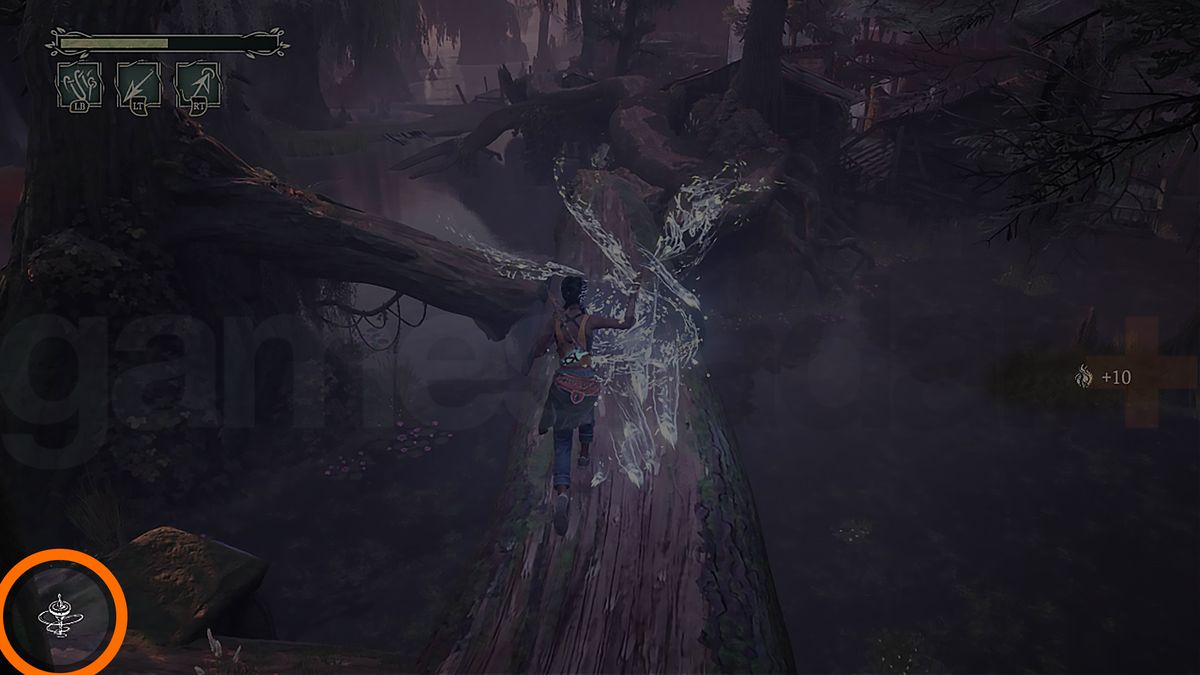The width and height of the screenshot is (1200, 675).
Task: Choose the upward curved arrow ability icon
Action: pyautogui.click(x=198, y=85)
